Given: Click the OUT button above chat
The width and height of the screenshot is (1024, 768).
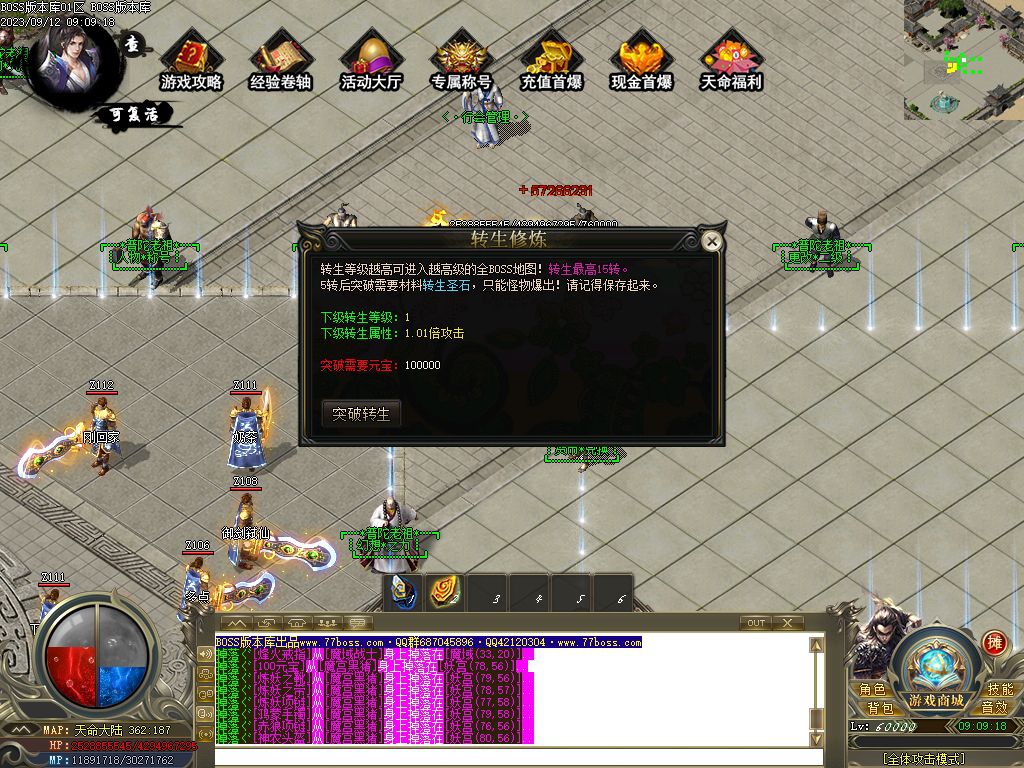Looking at the screenshot, I should [x=756, y=623].
